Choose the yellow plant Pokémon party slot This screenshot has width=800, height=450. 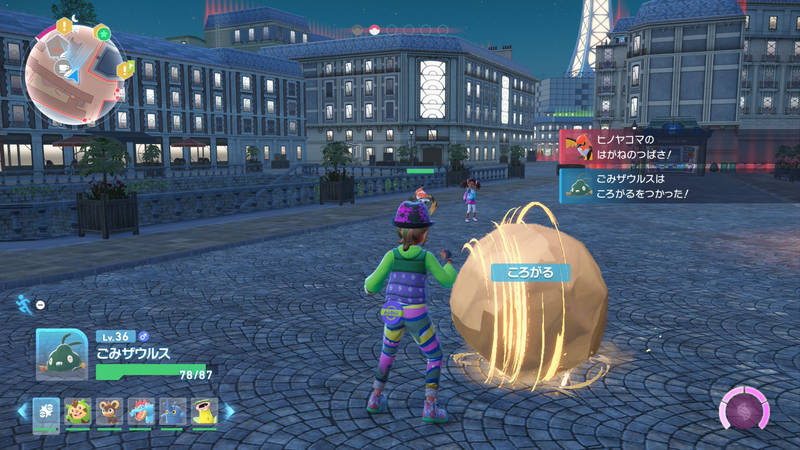pos(204,412)
